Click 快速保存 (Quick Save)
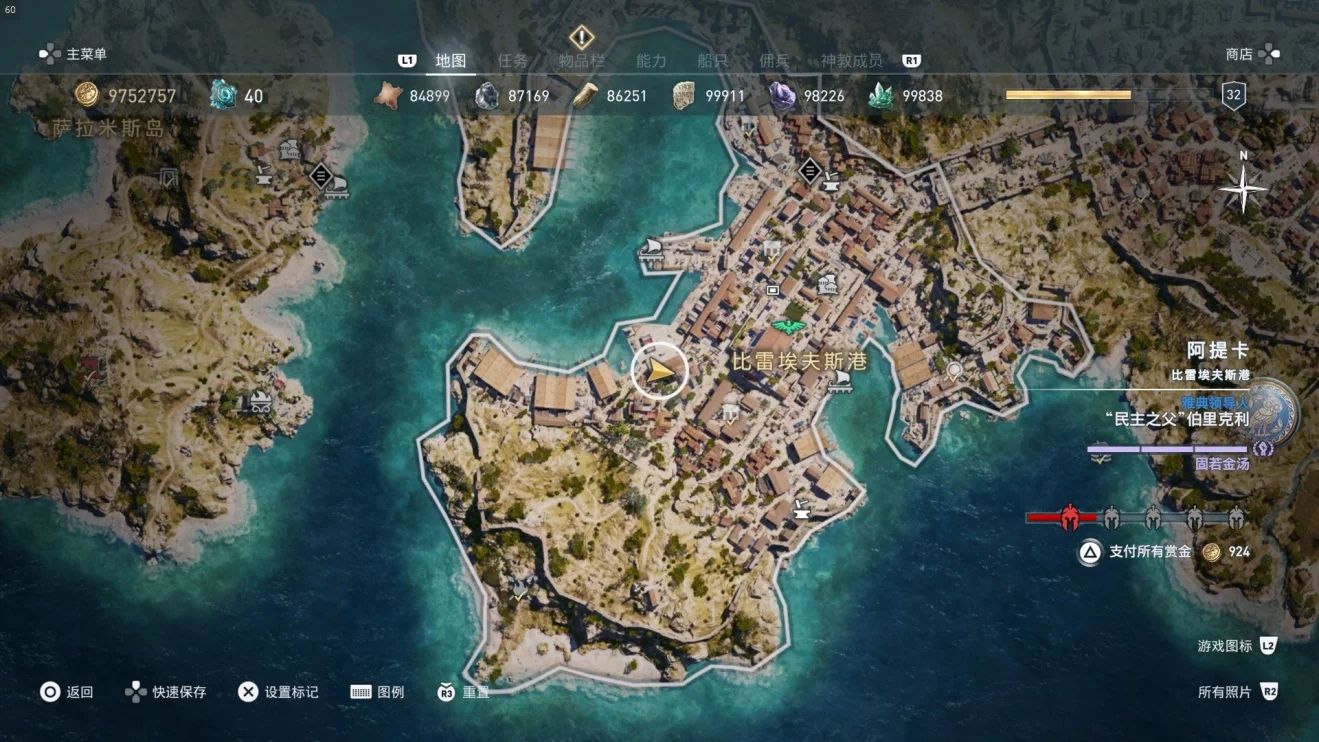1319x742 pixels. [166, 692]
